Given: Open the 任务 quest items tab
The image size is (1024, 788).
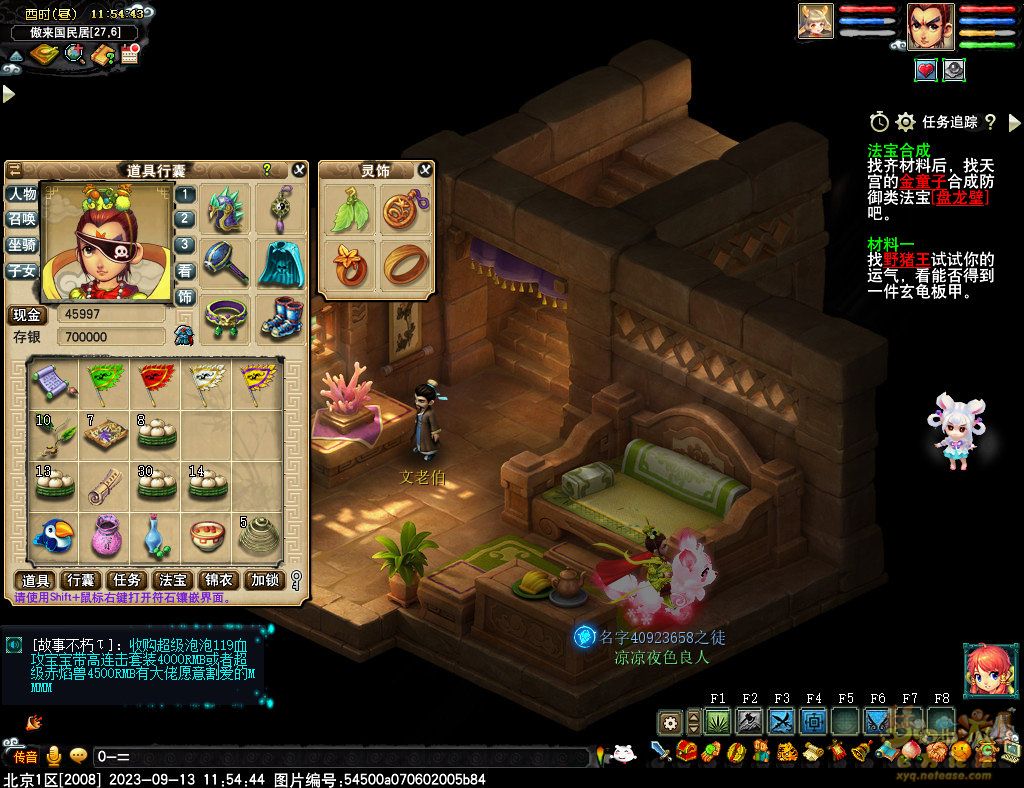Looking at the screenshot, I should (127, 580).
